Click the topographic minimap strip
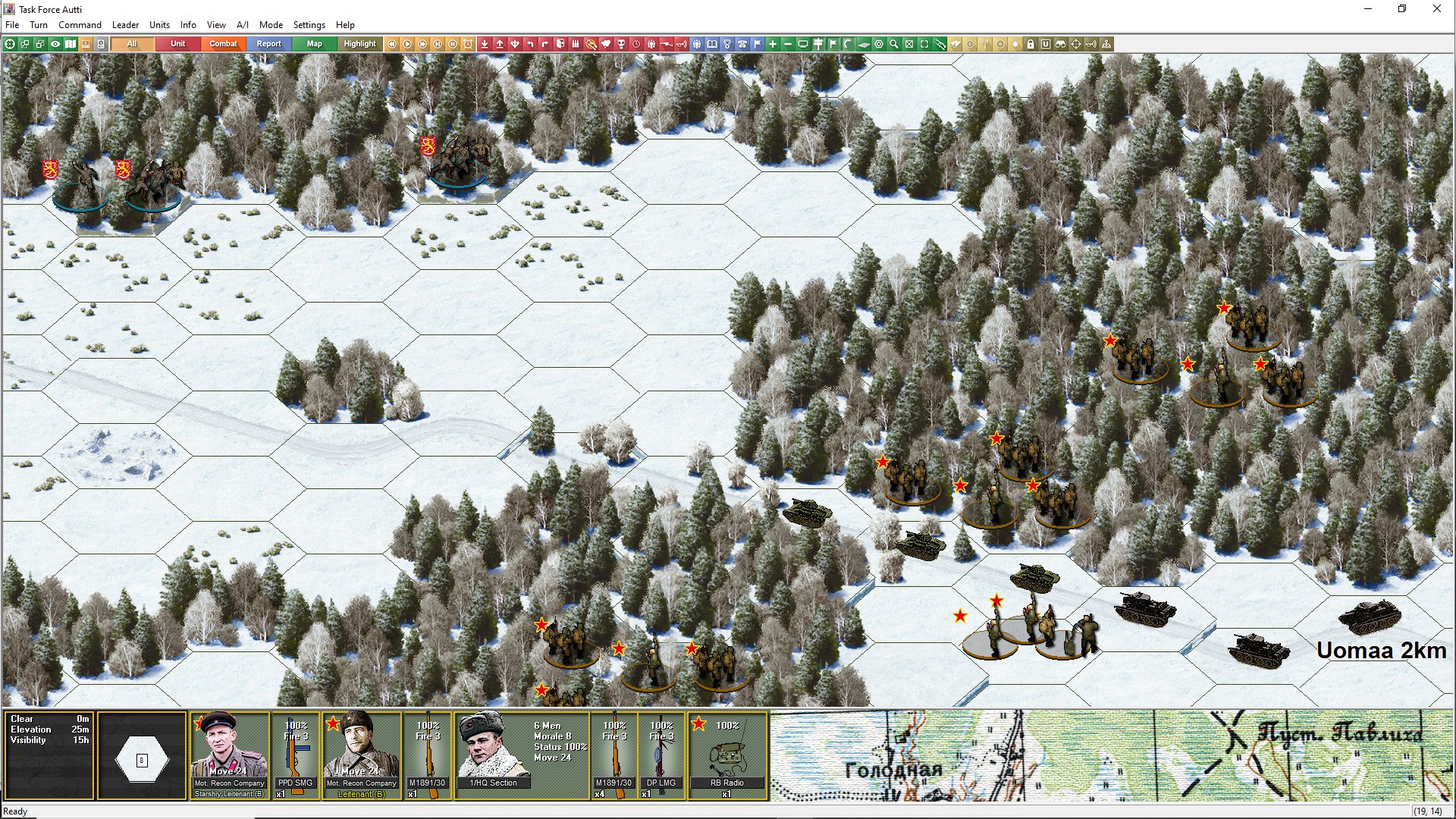 pos(1111,755)
